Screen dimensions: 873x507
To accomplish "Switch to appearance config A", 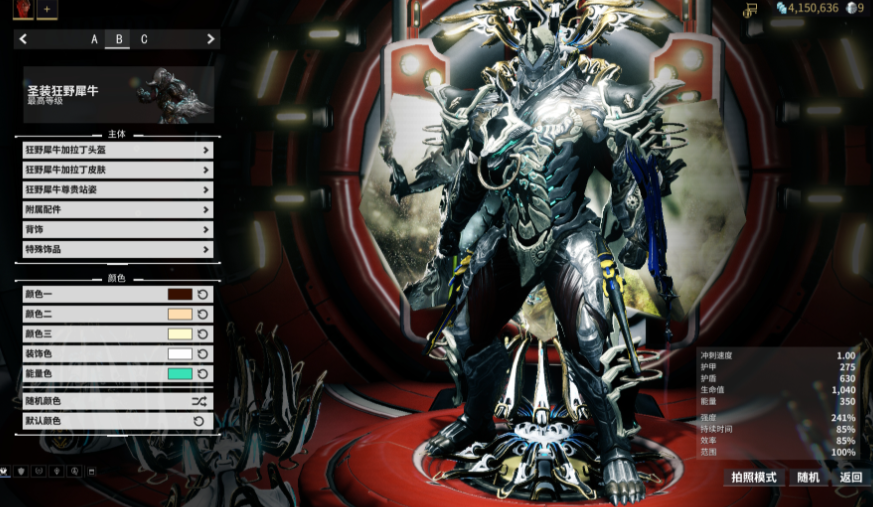I will (95, 40).
